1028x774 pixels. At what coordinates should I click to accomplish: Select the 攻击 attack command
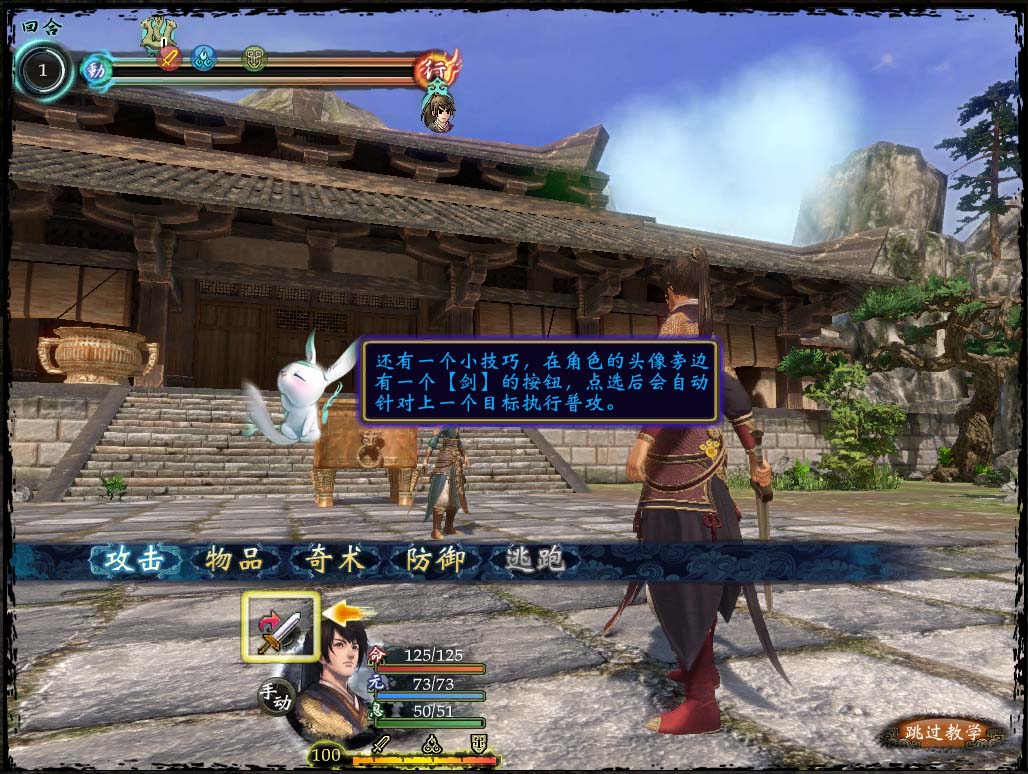point(127,560)
